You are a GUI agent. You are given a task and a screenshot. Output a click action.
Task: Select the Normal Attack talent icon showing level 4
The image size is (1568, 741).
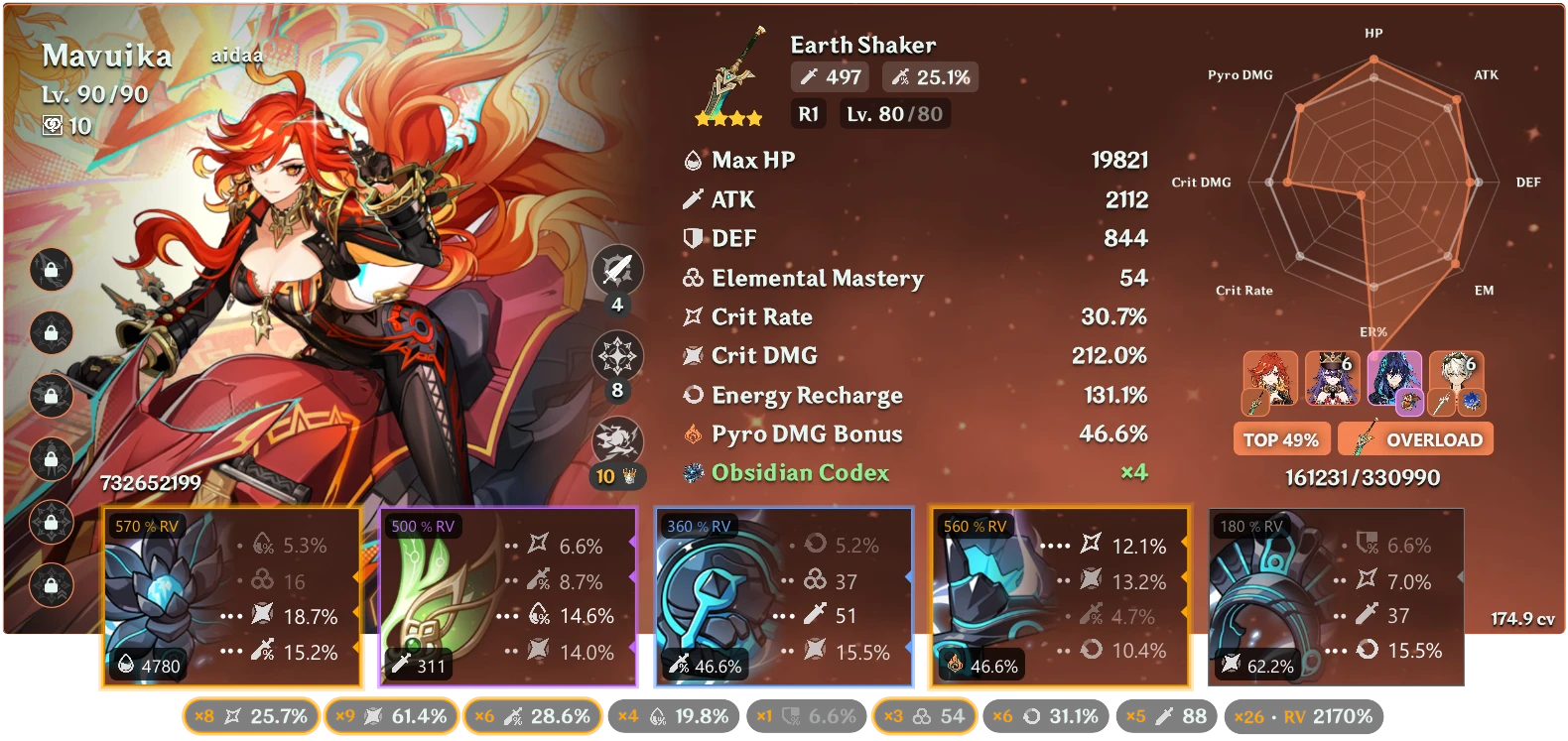pos(615,269)
